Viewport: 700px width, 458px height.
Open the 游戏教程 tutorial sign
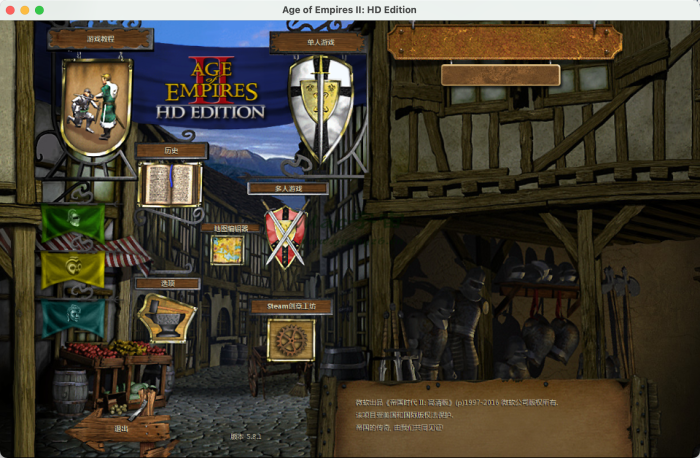point(100,39)
